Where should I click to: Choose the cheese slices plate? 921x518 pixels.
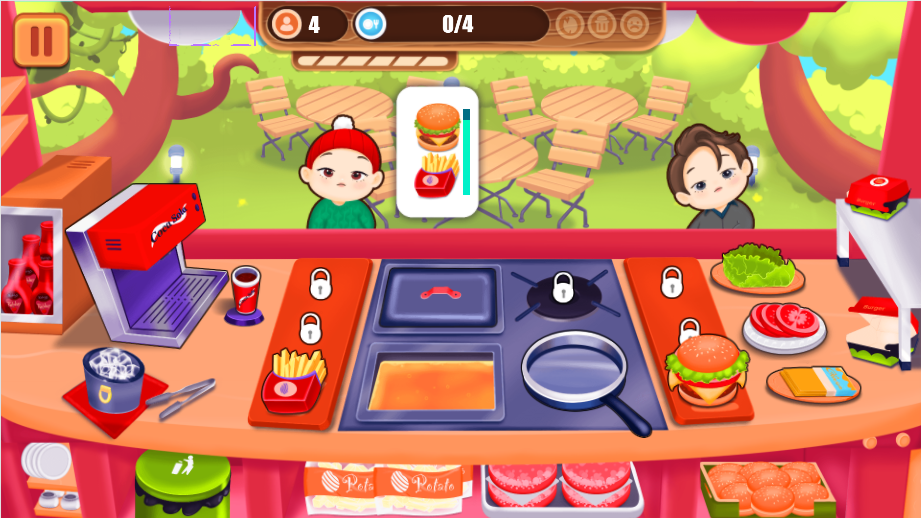pos(813,382)
